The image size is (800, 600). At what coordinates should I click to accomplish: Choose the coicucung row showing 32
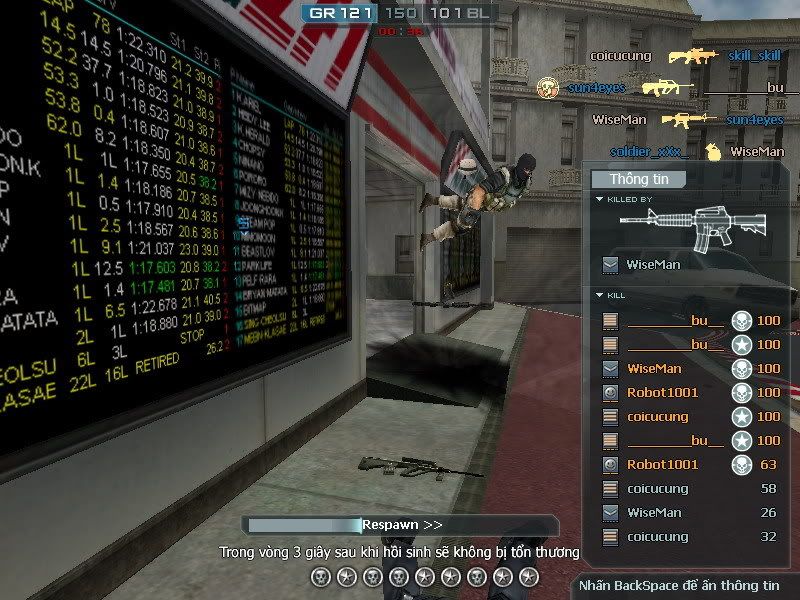coord(690,536)
